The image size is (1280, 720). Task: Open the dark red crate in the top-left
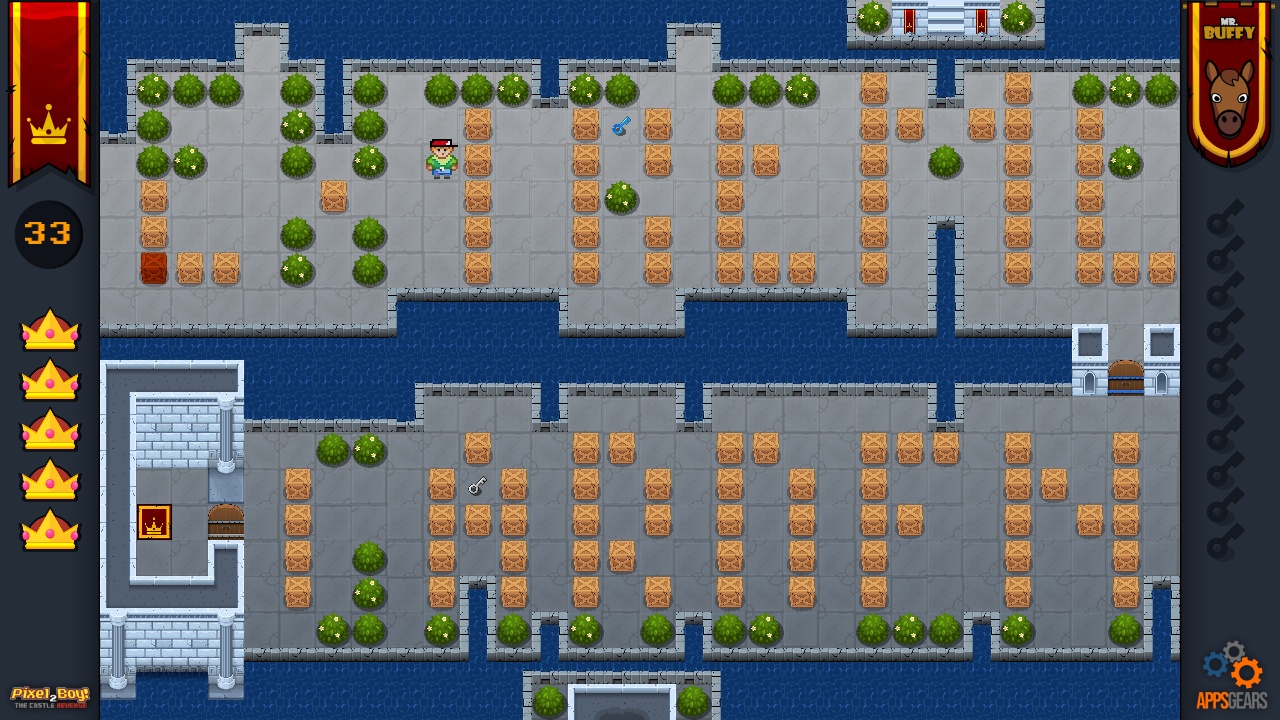(153, 268)
